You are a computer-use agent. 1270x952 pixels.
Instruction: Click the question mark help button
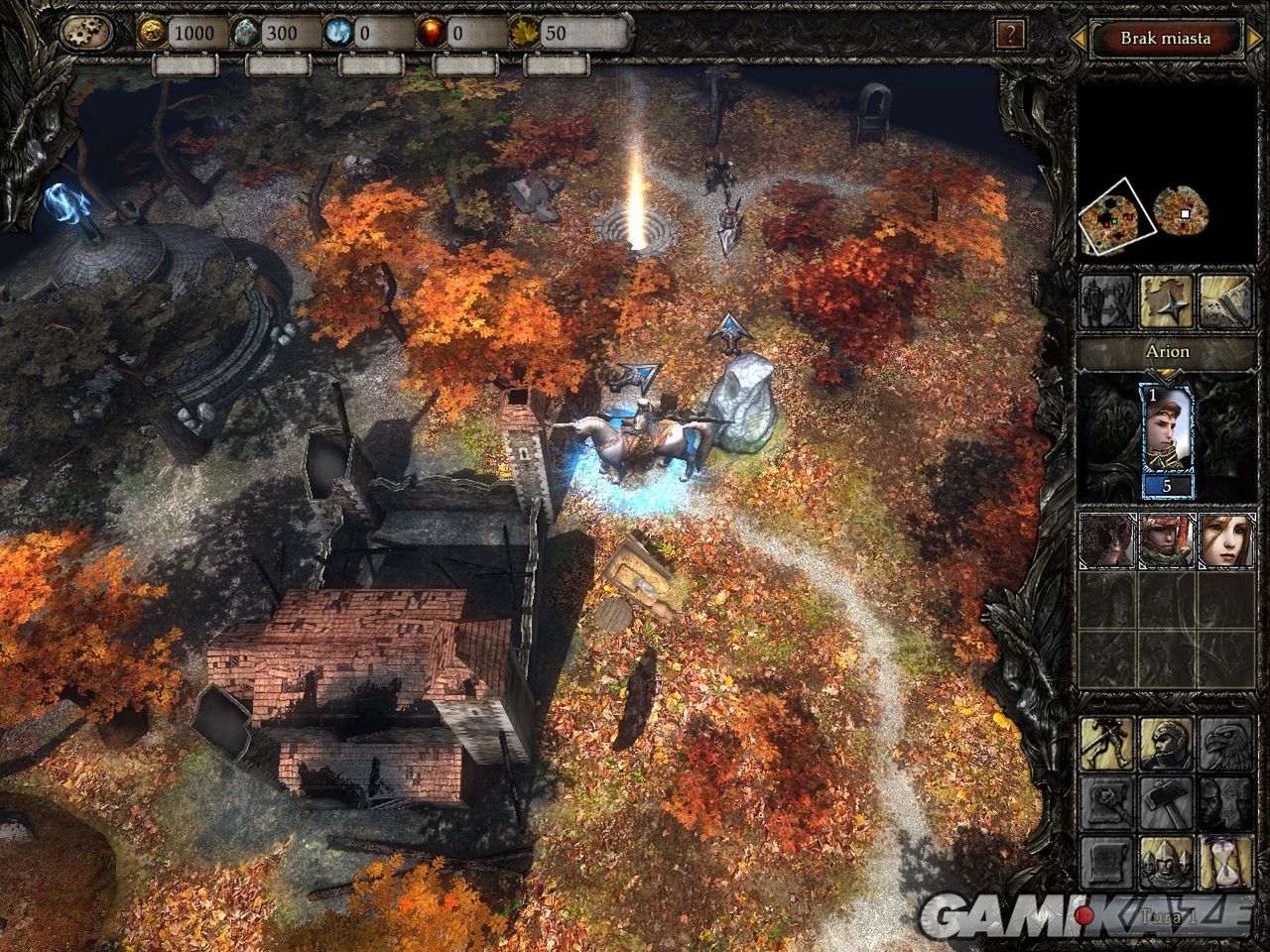(1009, 36)
